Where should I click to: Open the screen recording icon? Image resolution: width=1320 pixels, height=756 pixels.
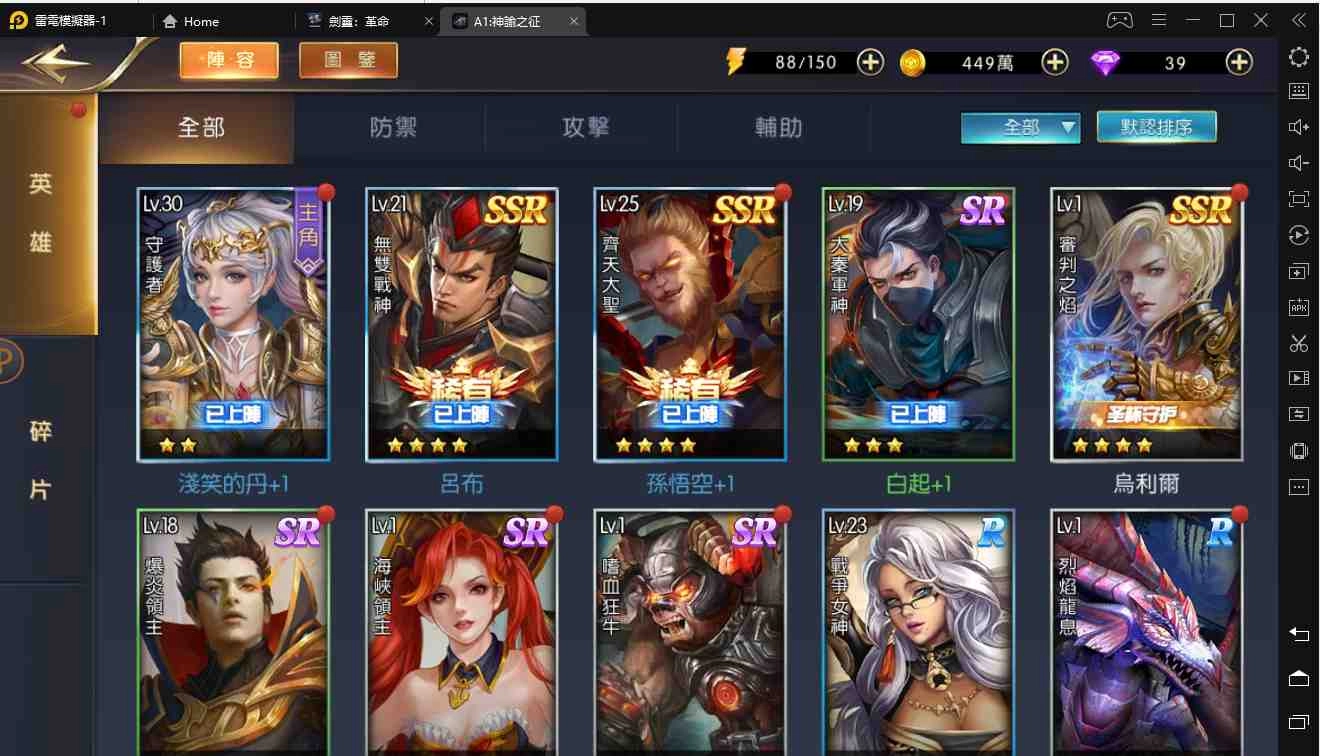click(x=1298, y=378)
